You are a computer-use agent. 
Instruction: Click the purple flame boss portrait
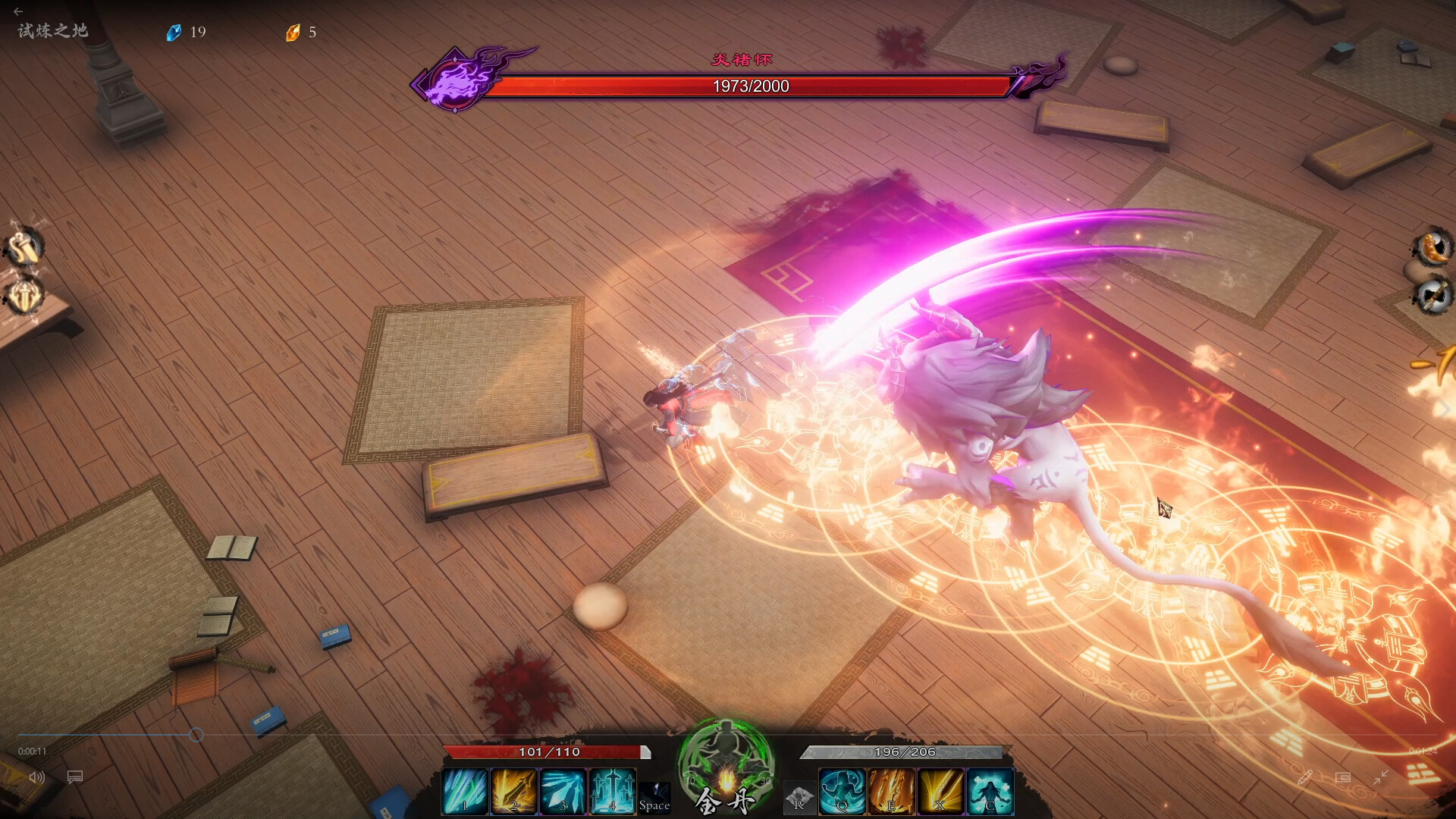point(456,79)
